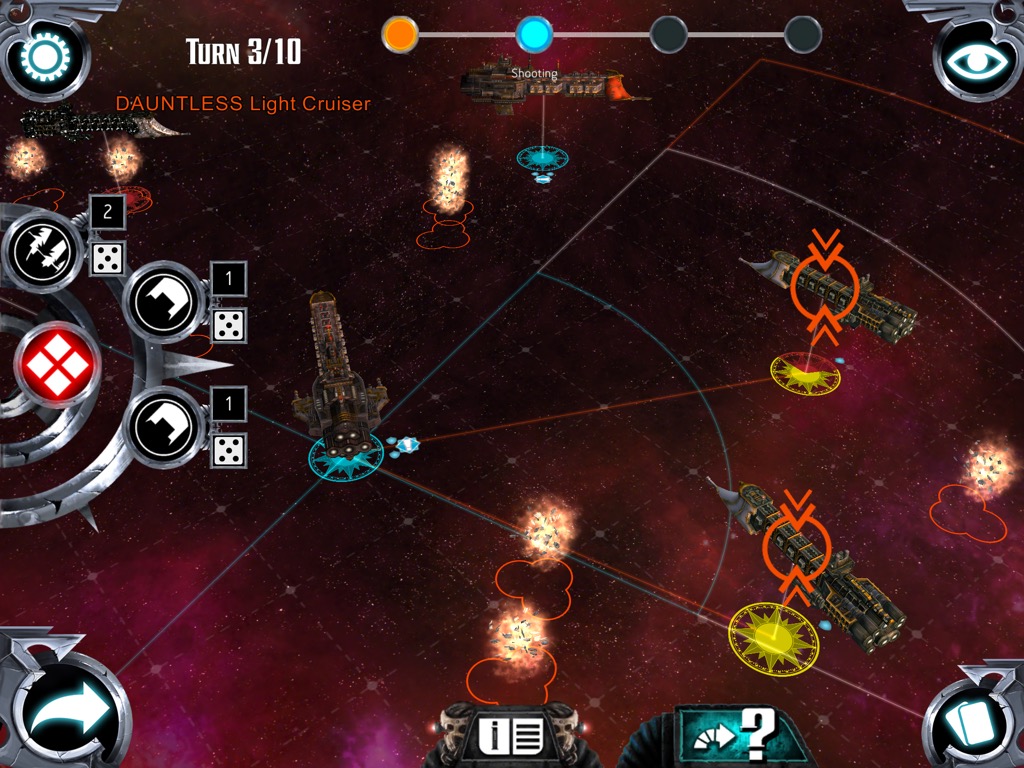The width and height of the screenshot is (1024, 768).
Task: Select the orange phase circle
Action: (x=400, y=35)
